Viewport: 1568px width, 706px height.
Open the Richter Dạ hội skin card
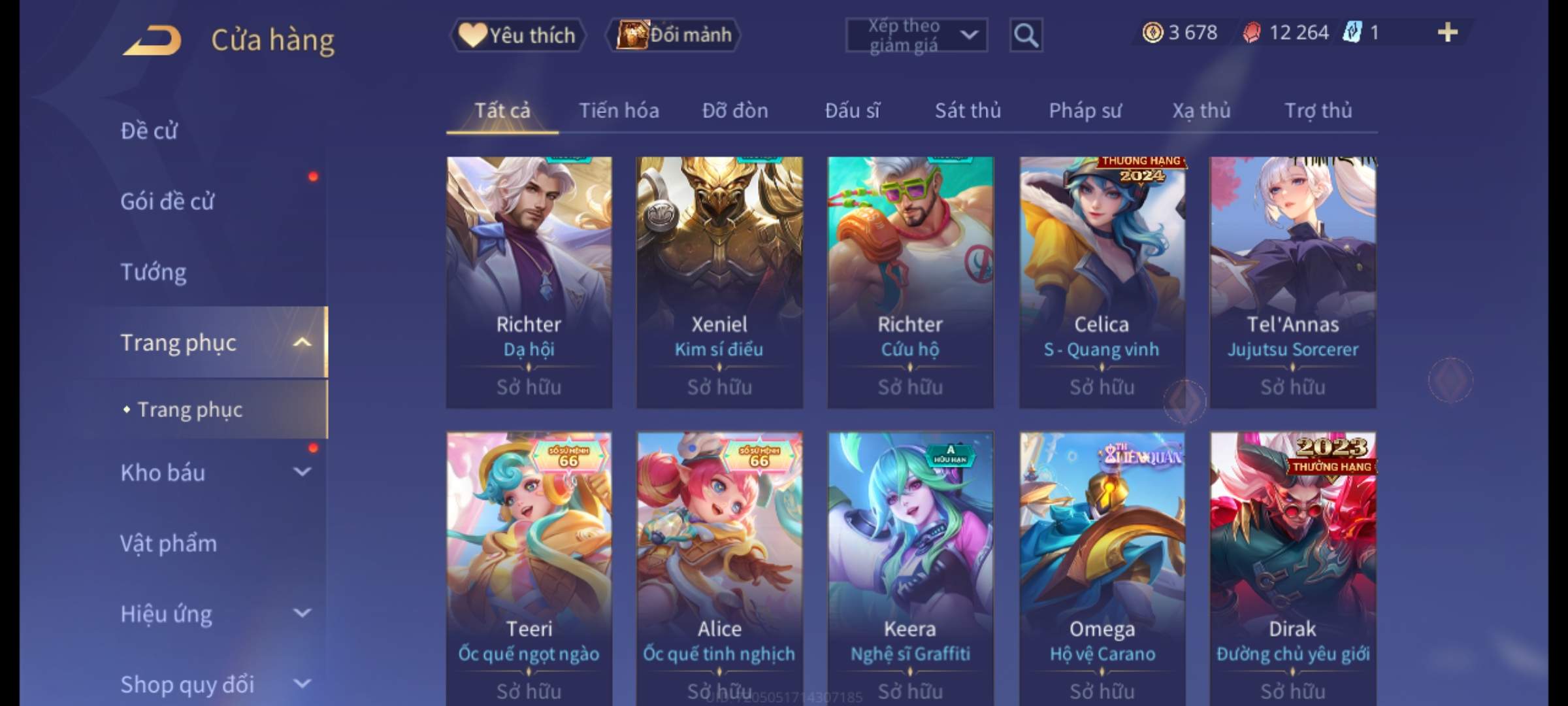529,281
